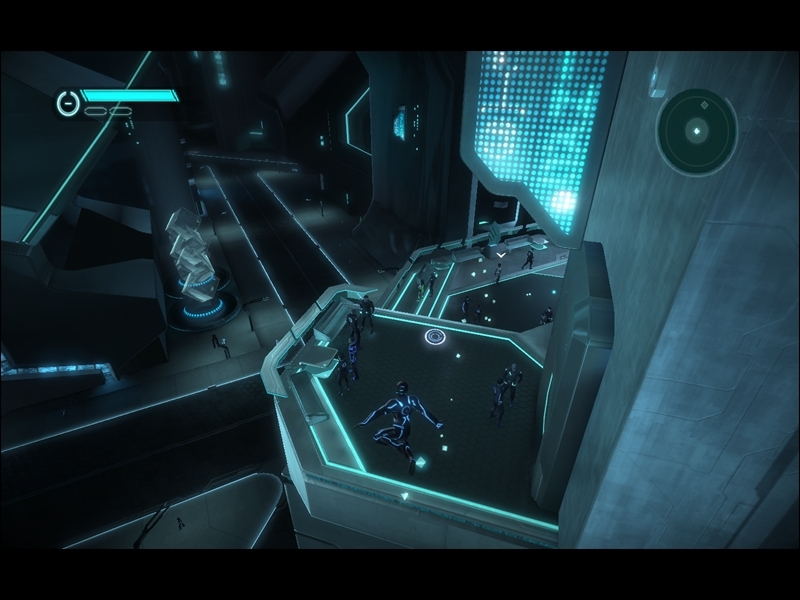Select the identity disc icon beside the health bar
The width and height of the screenshot is (800, 600).
click(67, 102)
